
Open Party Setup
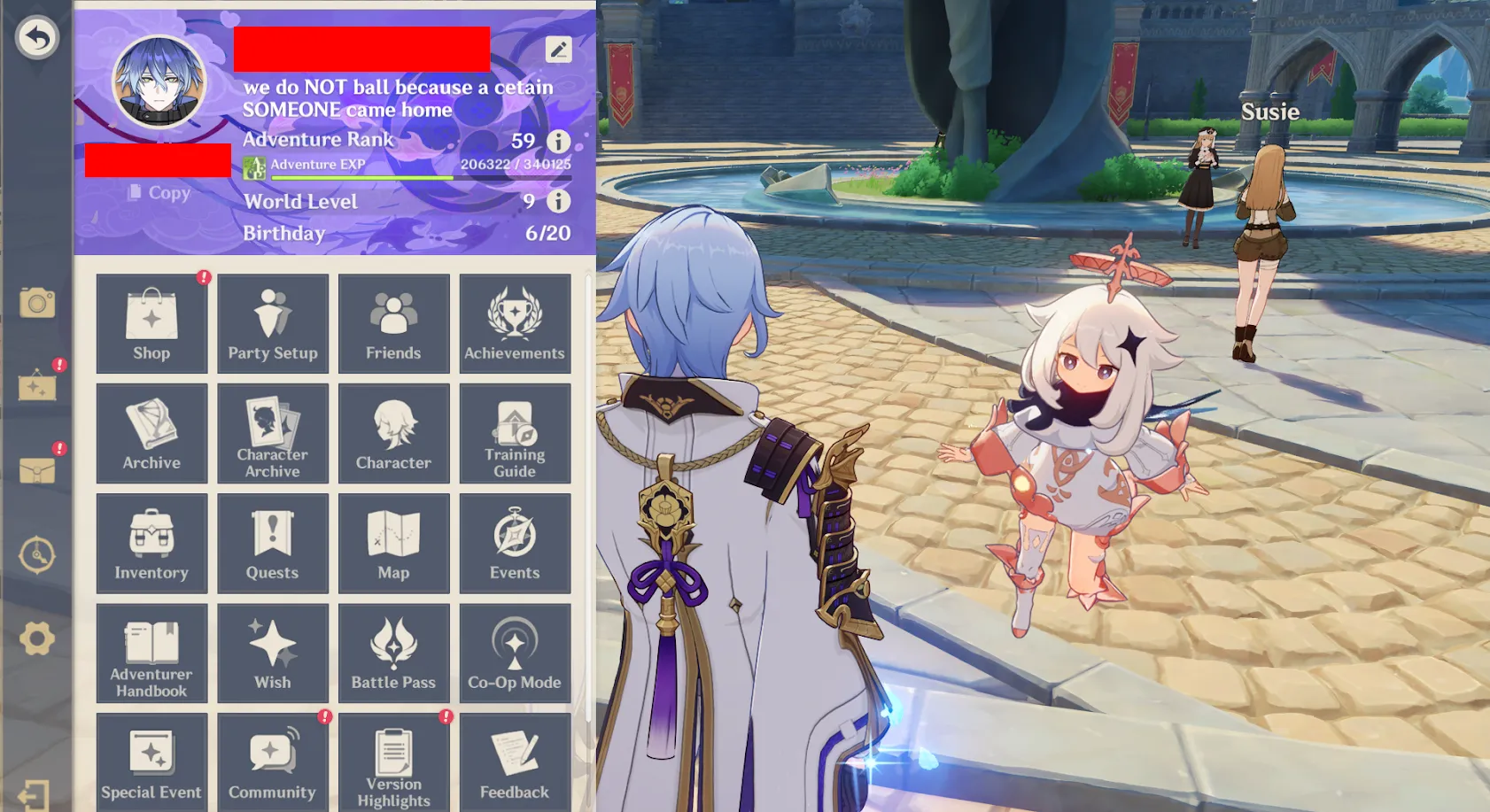[x=273, y=323]
